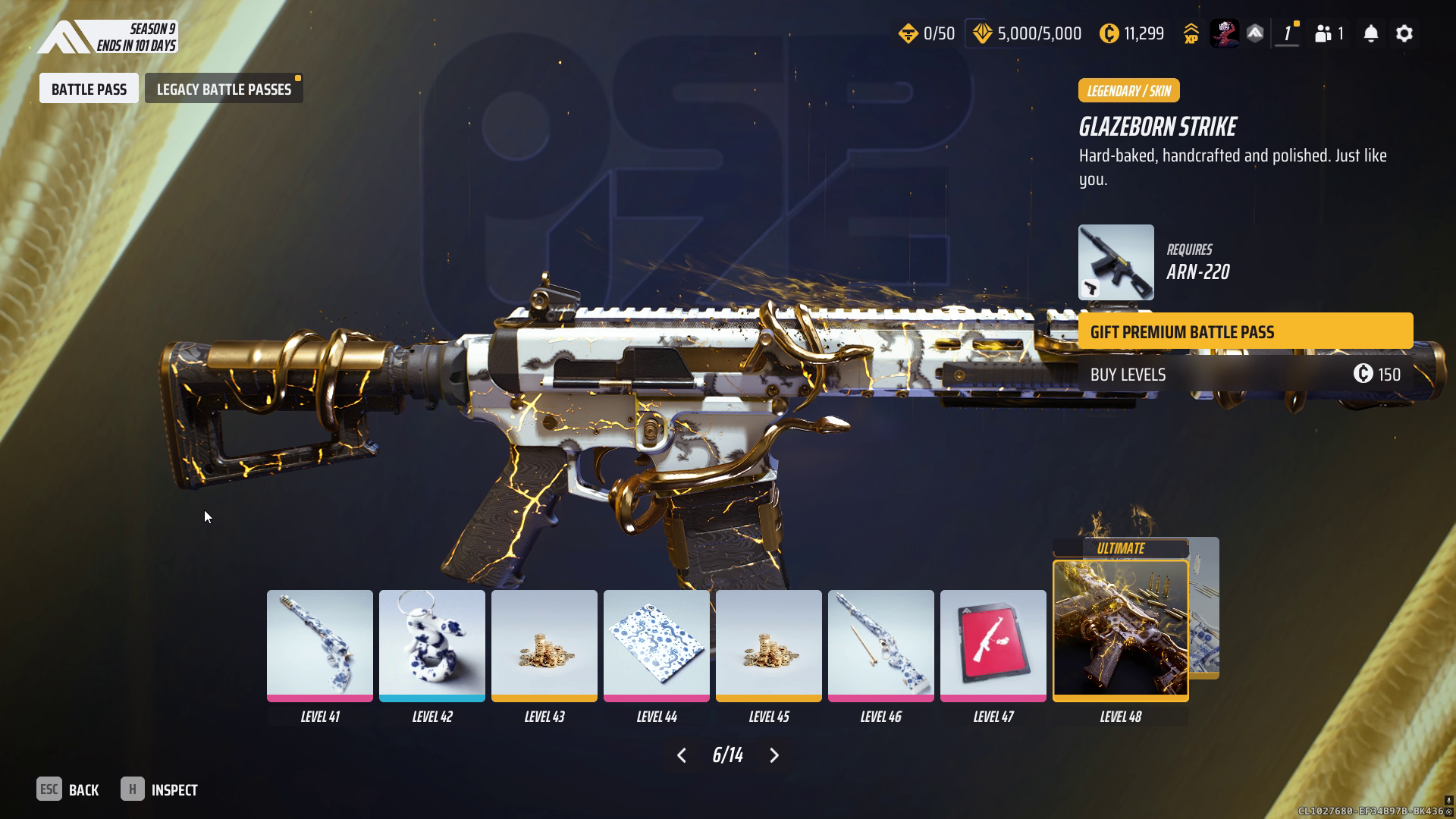Image resolution: width=1456 pixels, height=819 pixels.
Task: Select the Level 47 red card reward
Action: point(993,645)
